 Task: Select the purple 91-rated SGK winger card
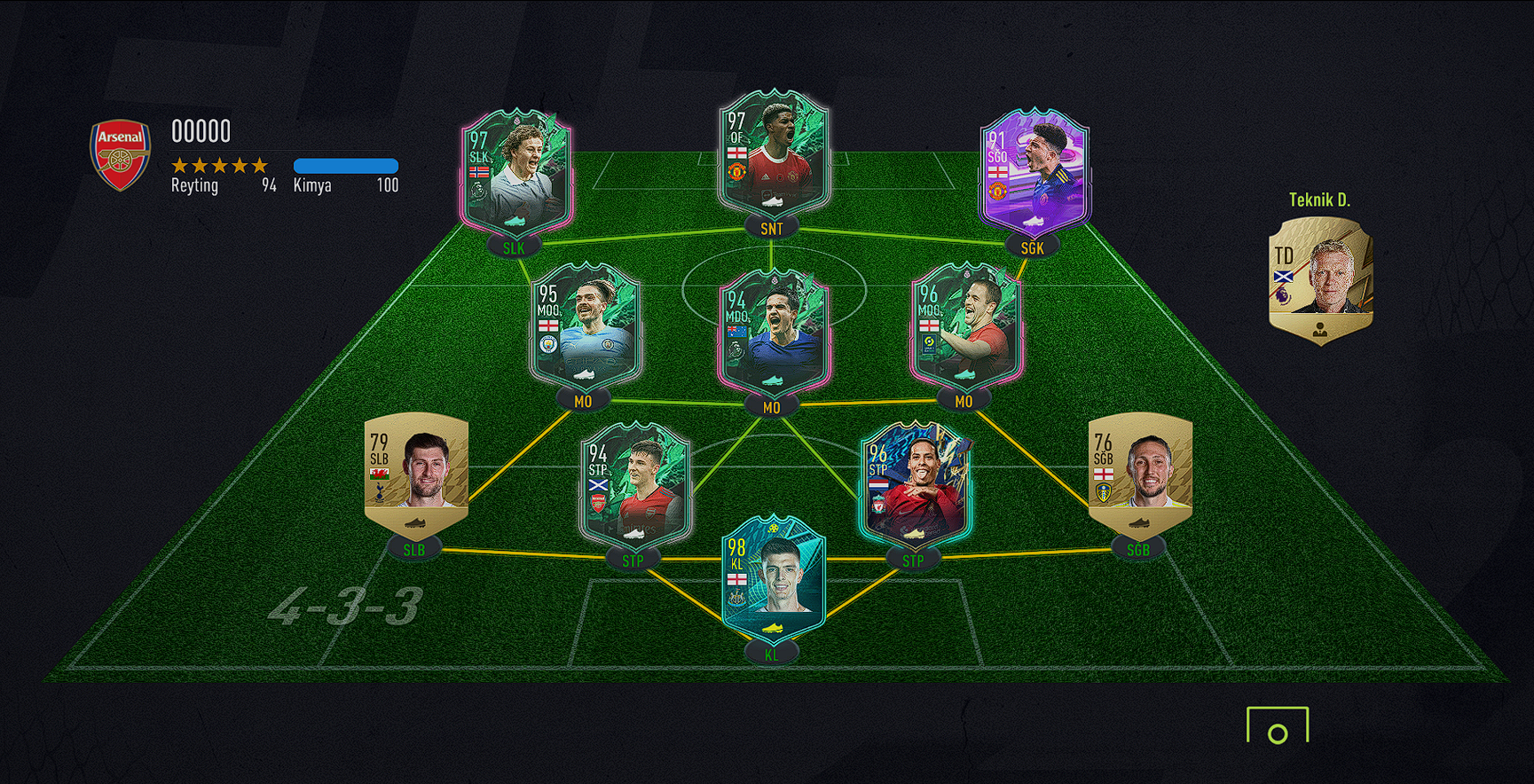(x=1034, y=173)
